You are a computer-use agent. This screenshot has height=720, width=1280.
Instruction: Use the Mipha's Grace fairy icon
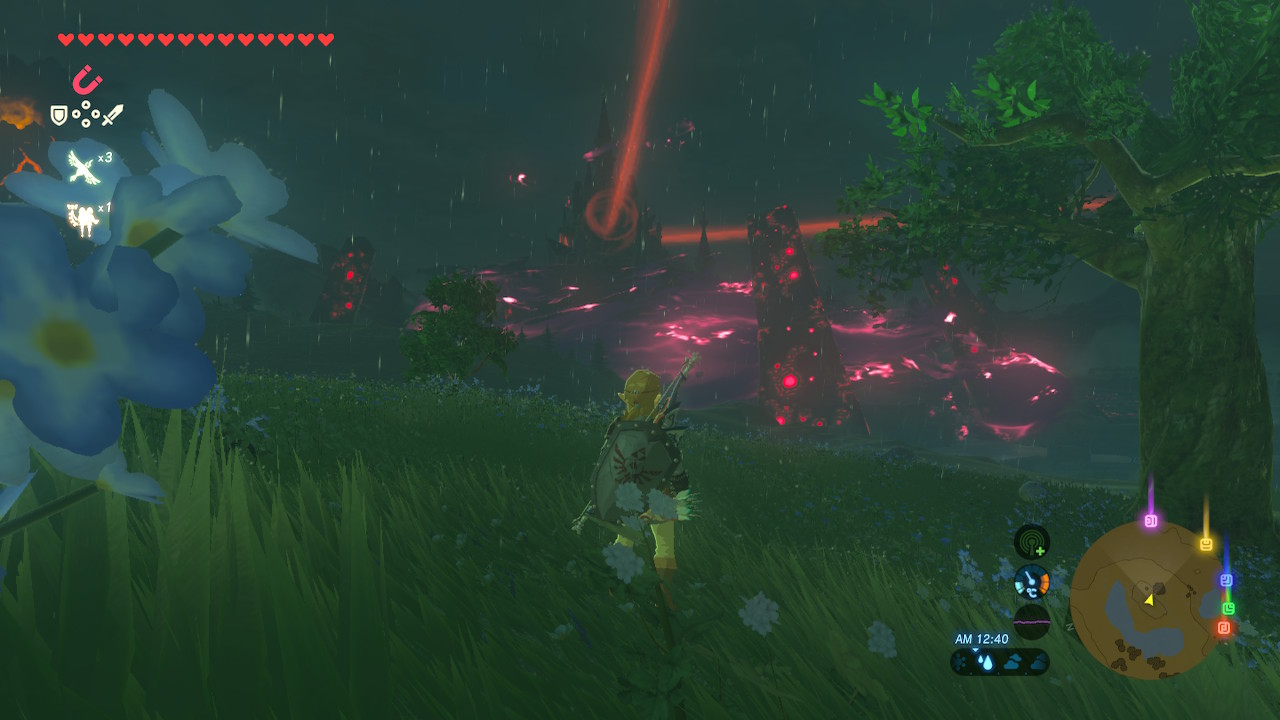click(x=82, y=217)
